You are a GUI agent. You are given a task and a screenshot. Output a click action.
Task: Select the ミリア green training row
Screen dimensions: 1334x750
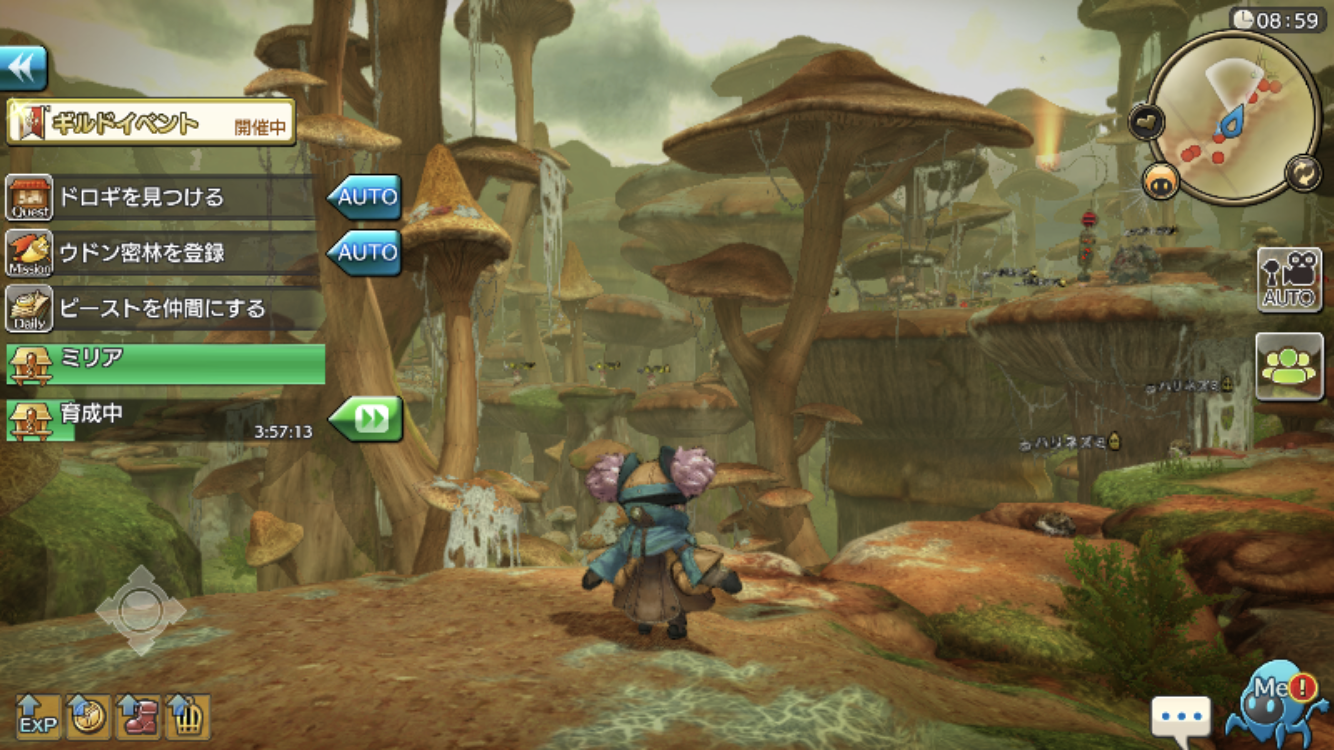click(165, 364)
